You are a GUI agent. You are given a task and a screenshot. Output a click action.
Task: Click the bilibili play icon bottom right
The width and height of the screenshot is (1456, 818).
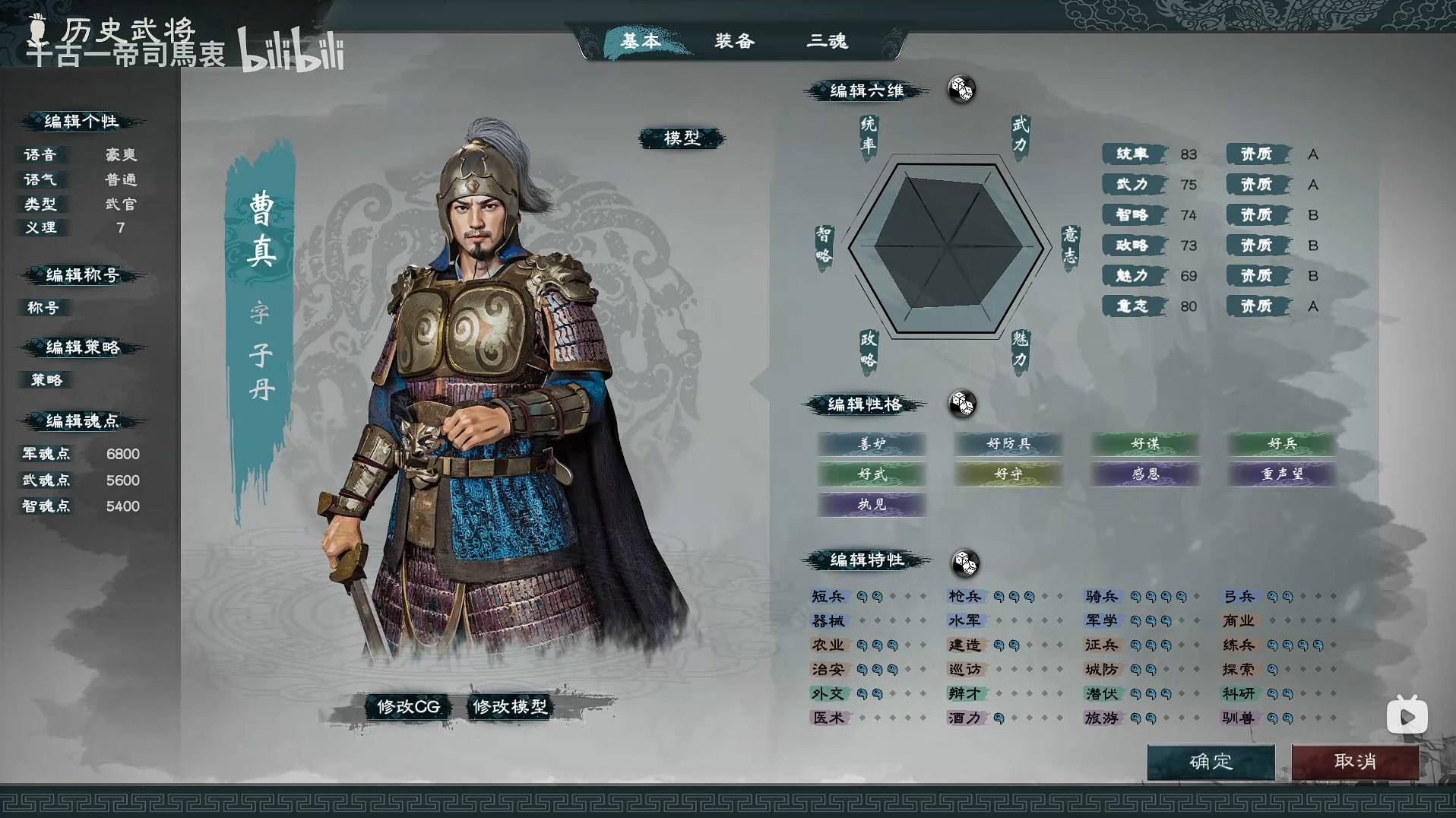coord(1407,715)
